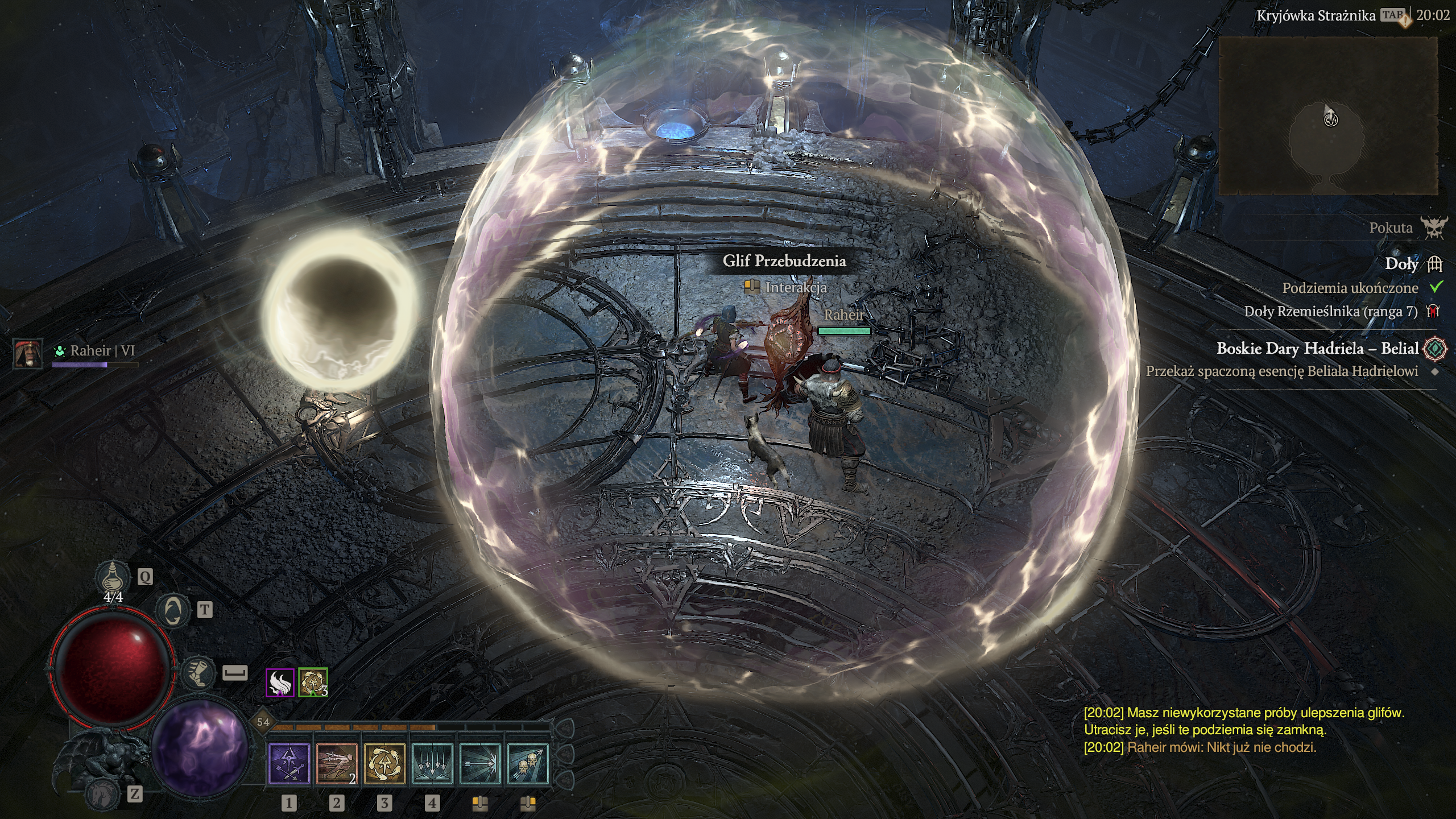Click the Doły dungeon objective header
Image resolution: width=1456 pixels, height=819 pixels.
(x=1401, y=264)
